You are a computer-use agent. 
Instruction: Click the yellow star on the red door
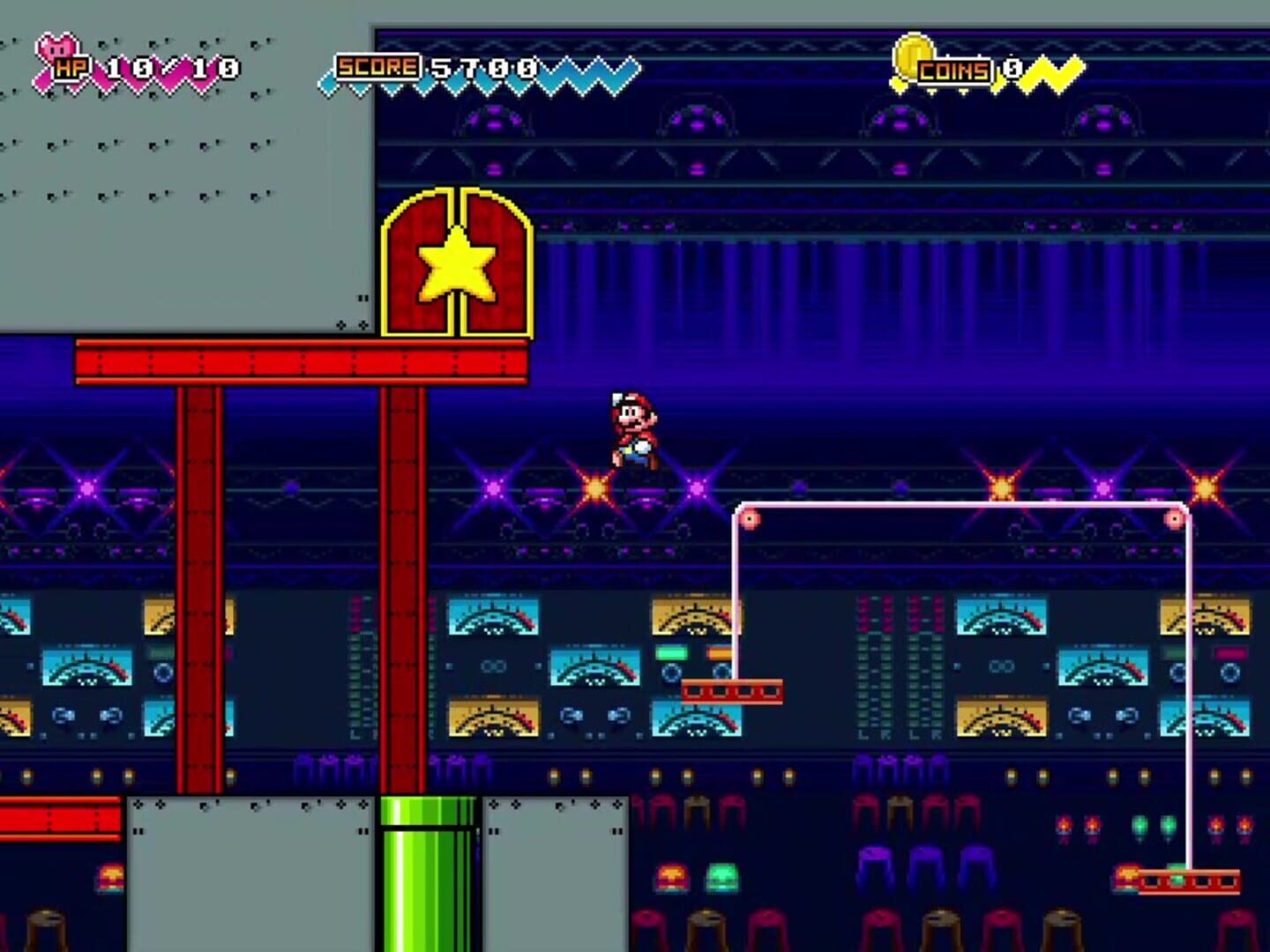(x=457, y=264)
